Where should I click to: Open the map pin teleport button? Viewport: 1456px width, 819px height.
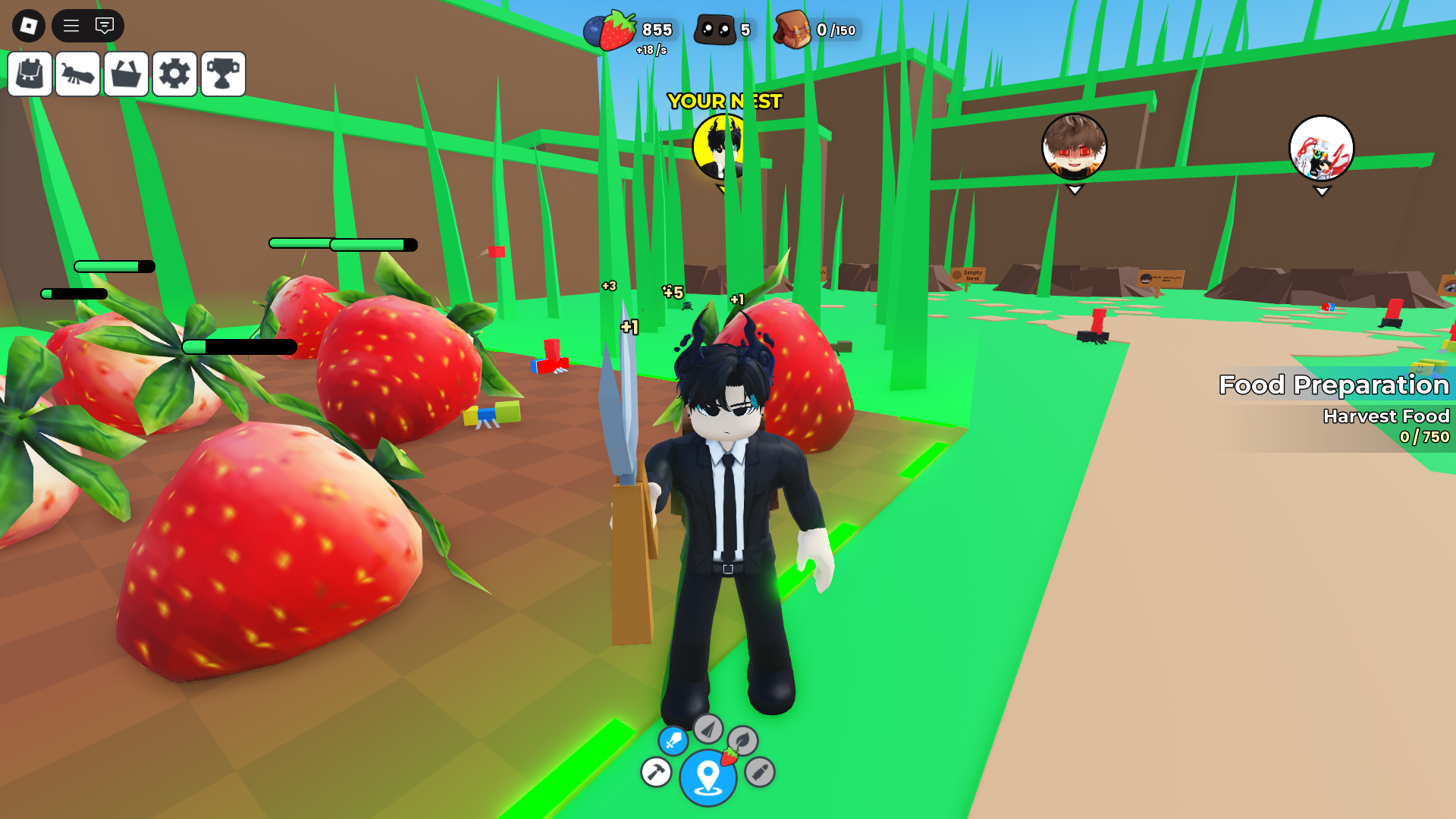coord(708,776)
